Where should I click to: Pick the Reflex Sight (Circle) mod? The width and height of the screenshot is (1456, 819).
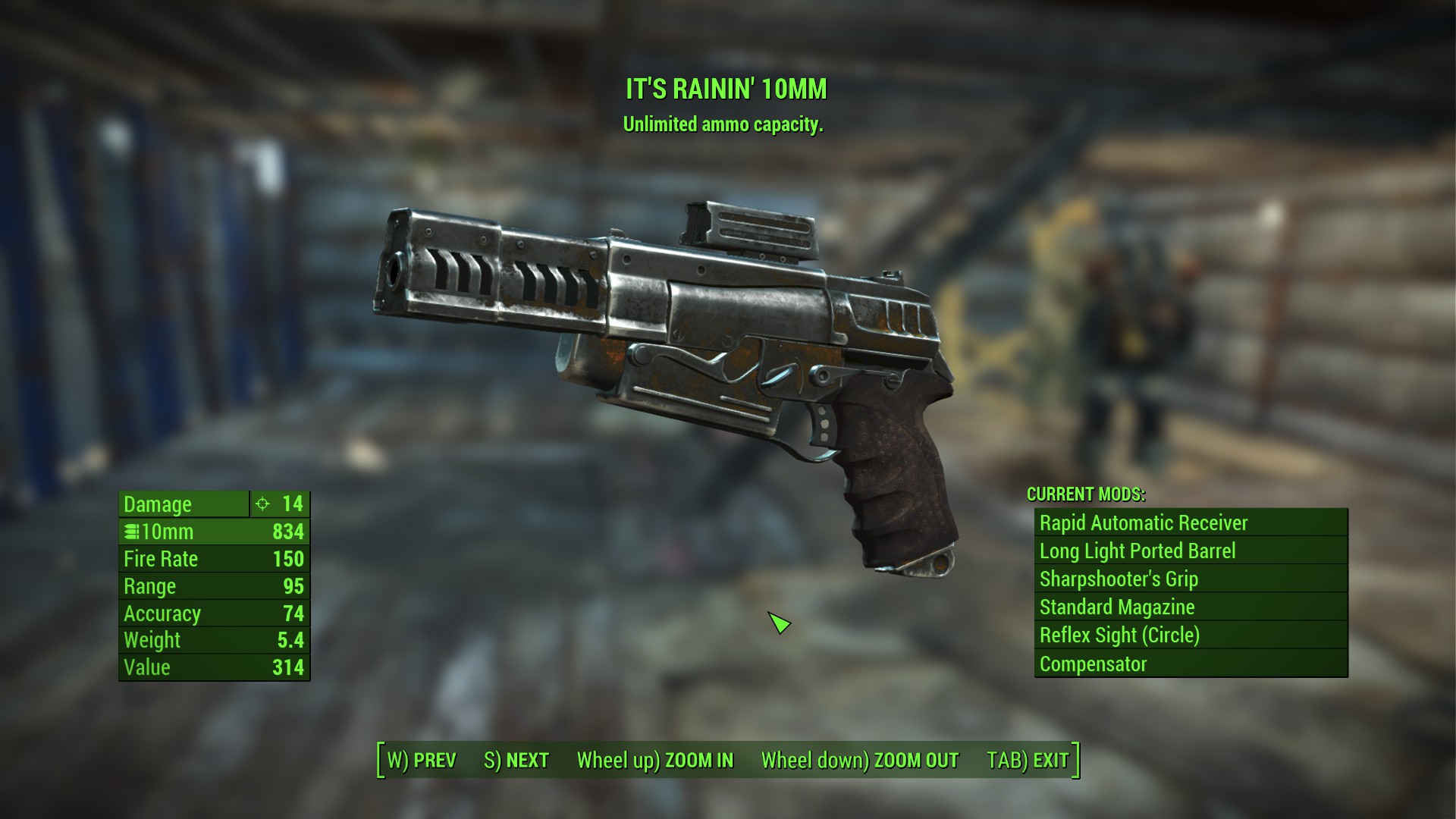[x=1191, y=635]
